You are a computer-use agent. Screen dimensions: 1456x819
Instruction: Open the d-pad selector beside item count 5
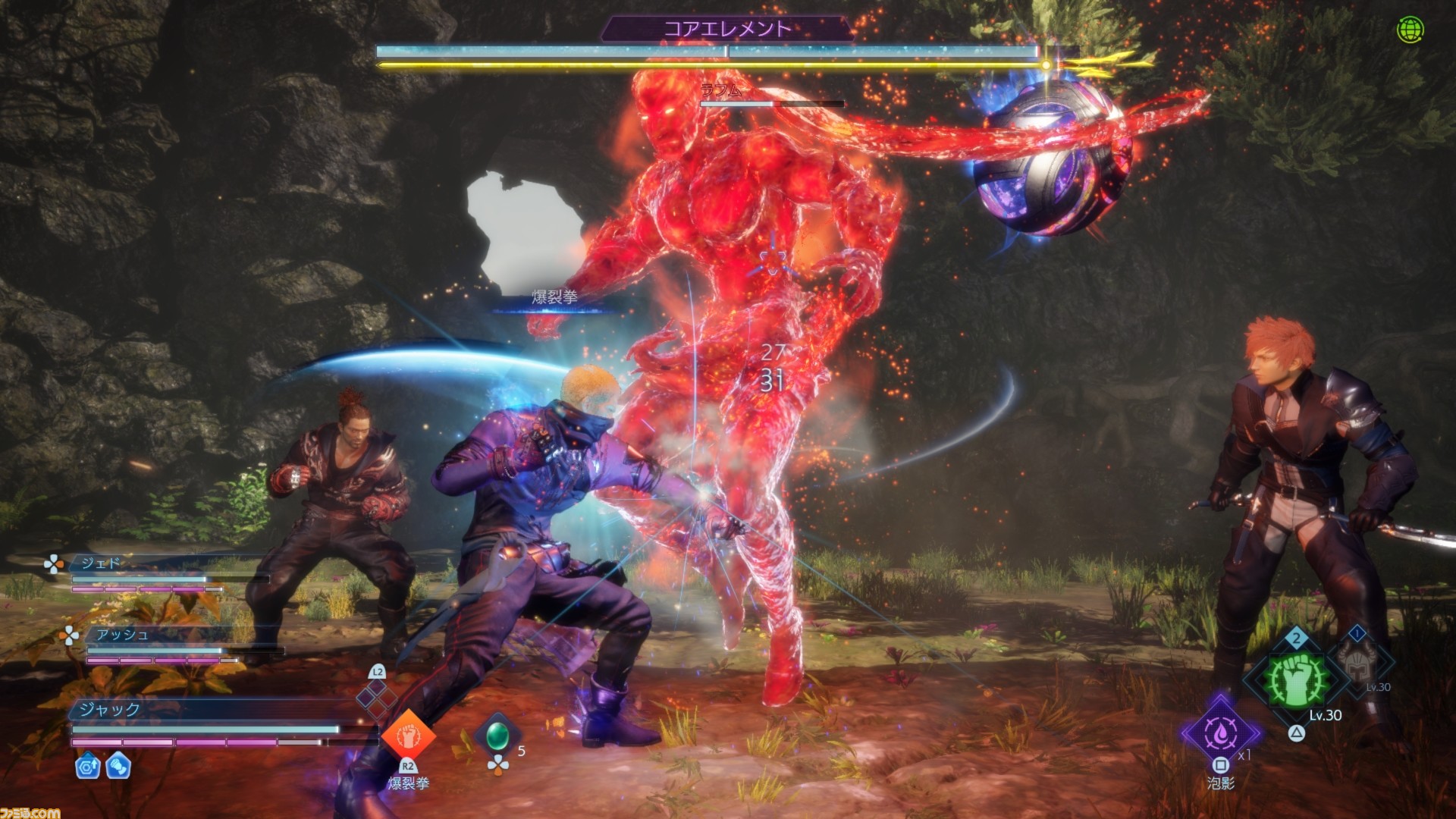coord(499,764)
